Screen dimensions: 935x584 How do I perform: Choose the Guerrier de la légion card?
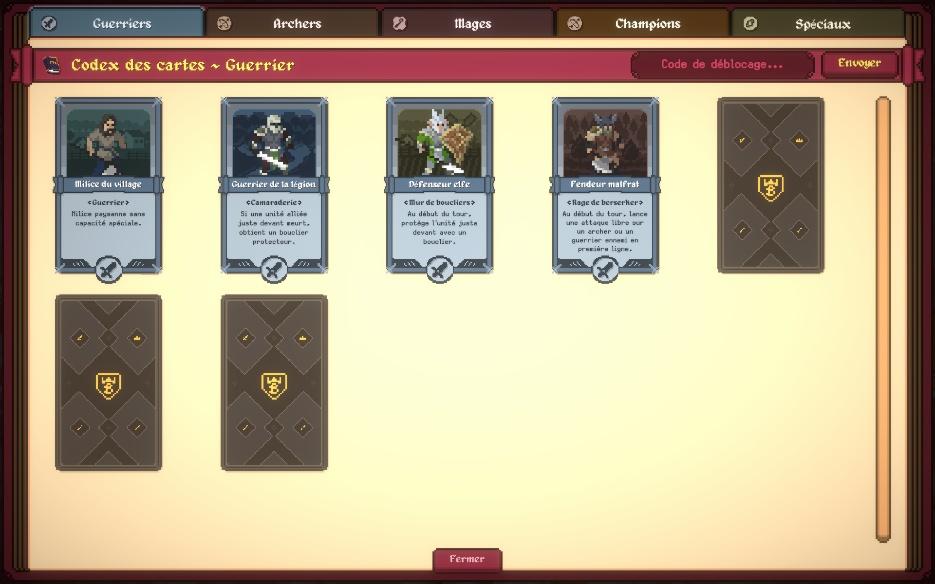coord(274,185)
